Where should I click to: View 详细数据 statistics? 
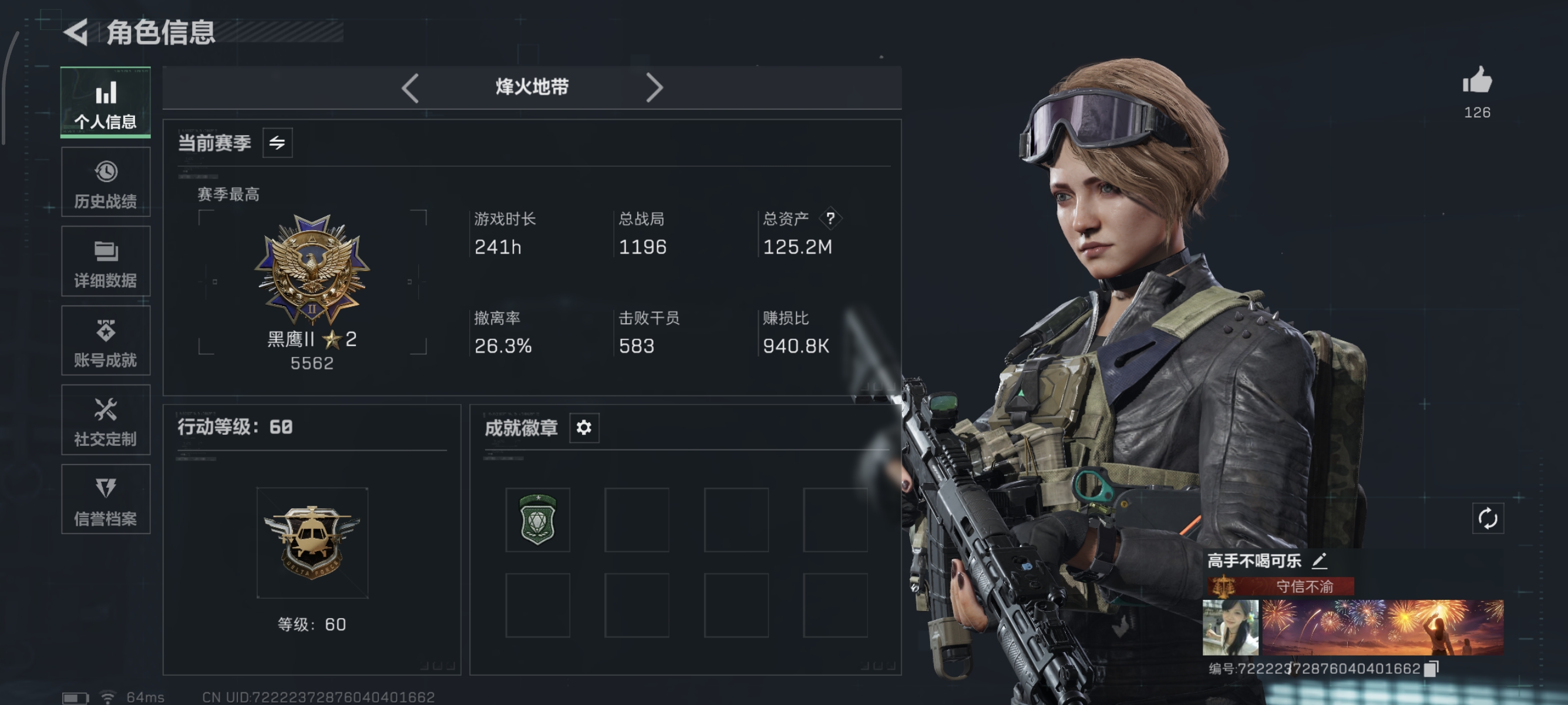pyautogui.click(x=105, y=262)
